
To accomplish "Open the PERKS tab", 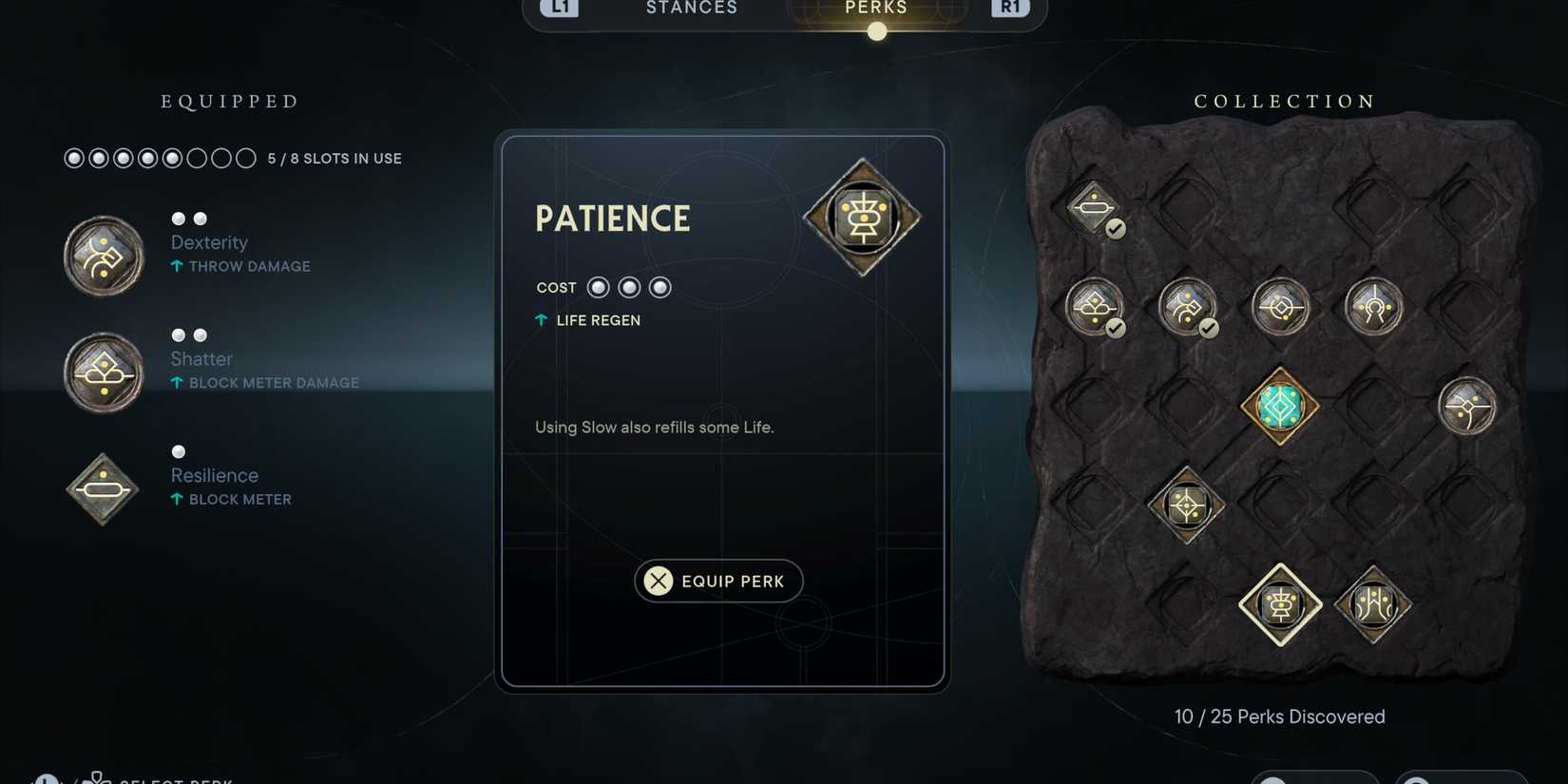I will coord(874,9).
